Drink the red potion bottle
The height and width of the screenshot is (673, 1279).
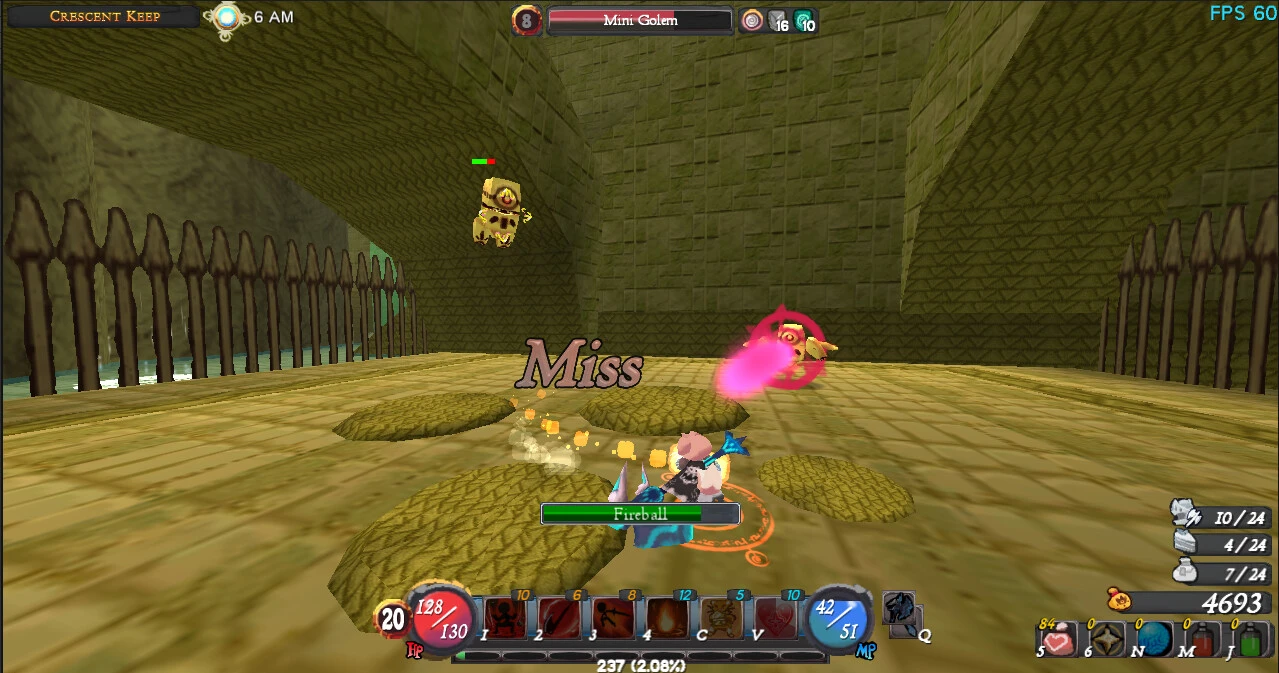[1203, 640]
